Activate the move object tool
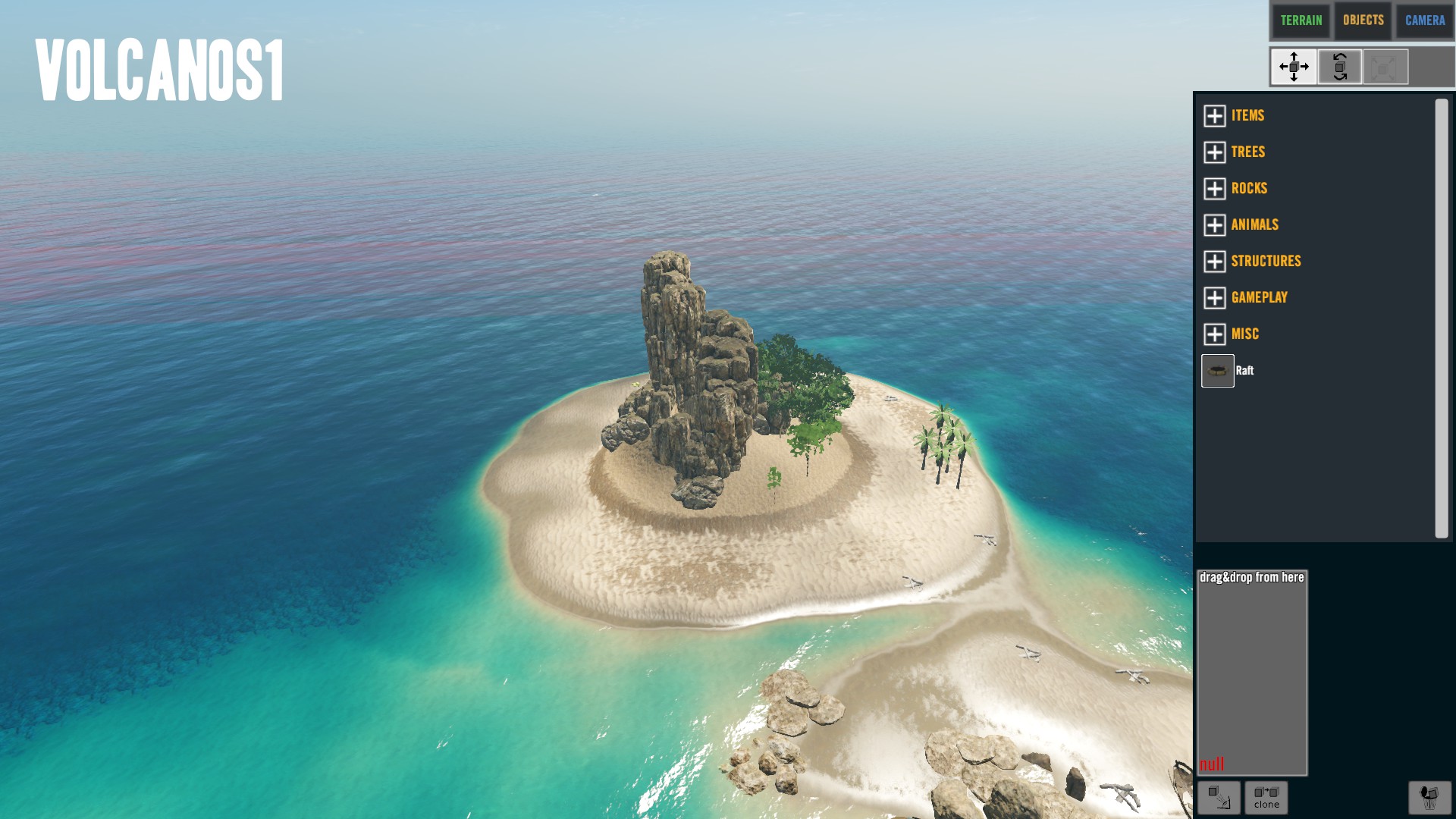The height and width of the screenshot is (819, 1456). point(1294,67)
